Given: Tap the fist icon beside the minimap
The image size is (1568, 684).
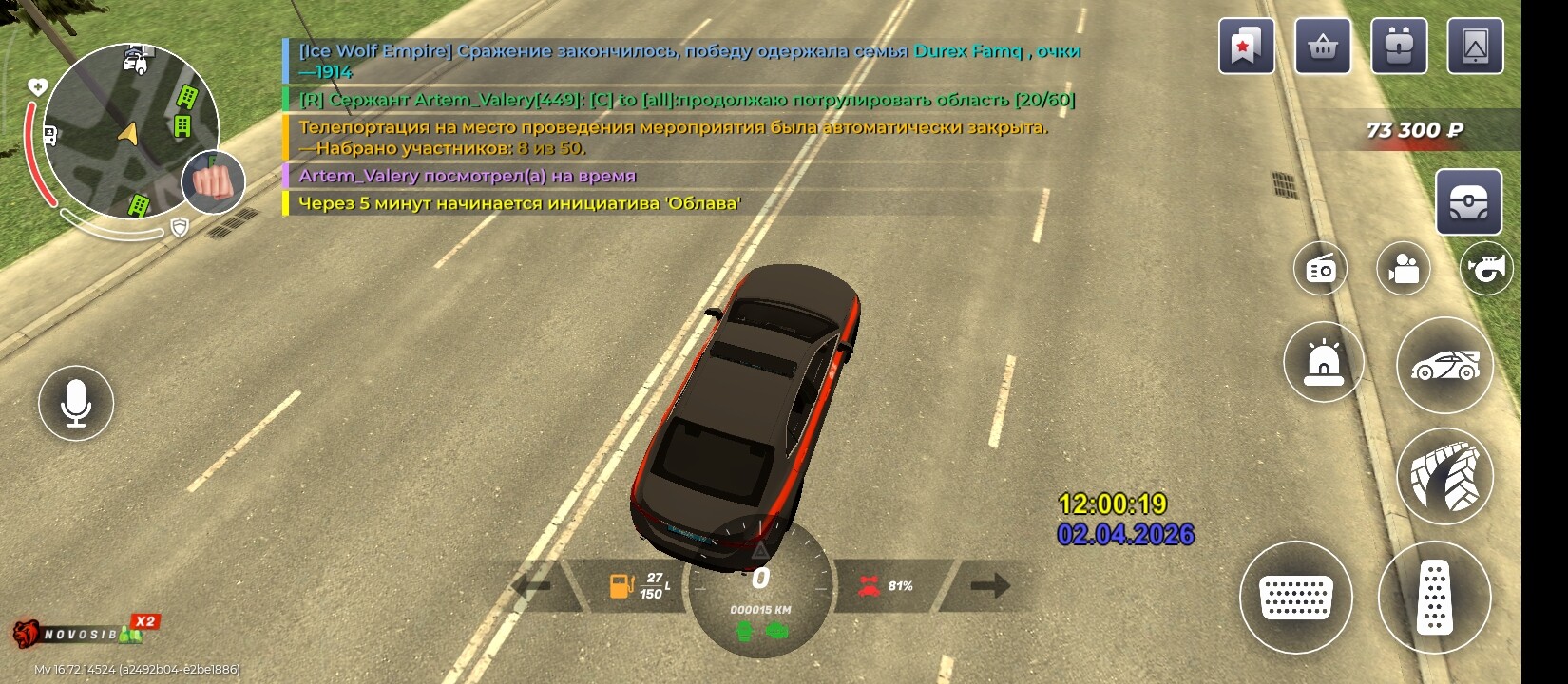Looking at the screenshot, I should tap(214, 181).
